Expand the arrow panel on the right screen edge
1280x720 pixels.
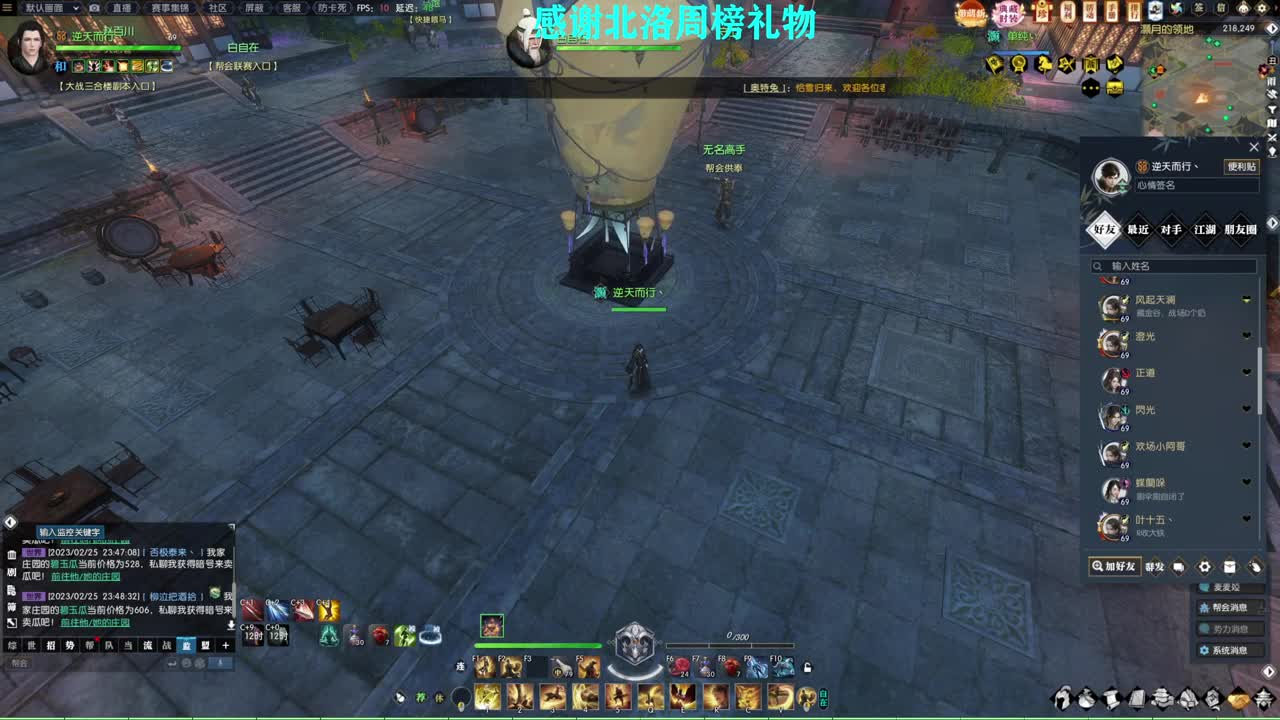(1272, 224)
